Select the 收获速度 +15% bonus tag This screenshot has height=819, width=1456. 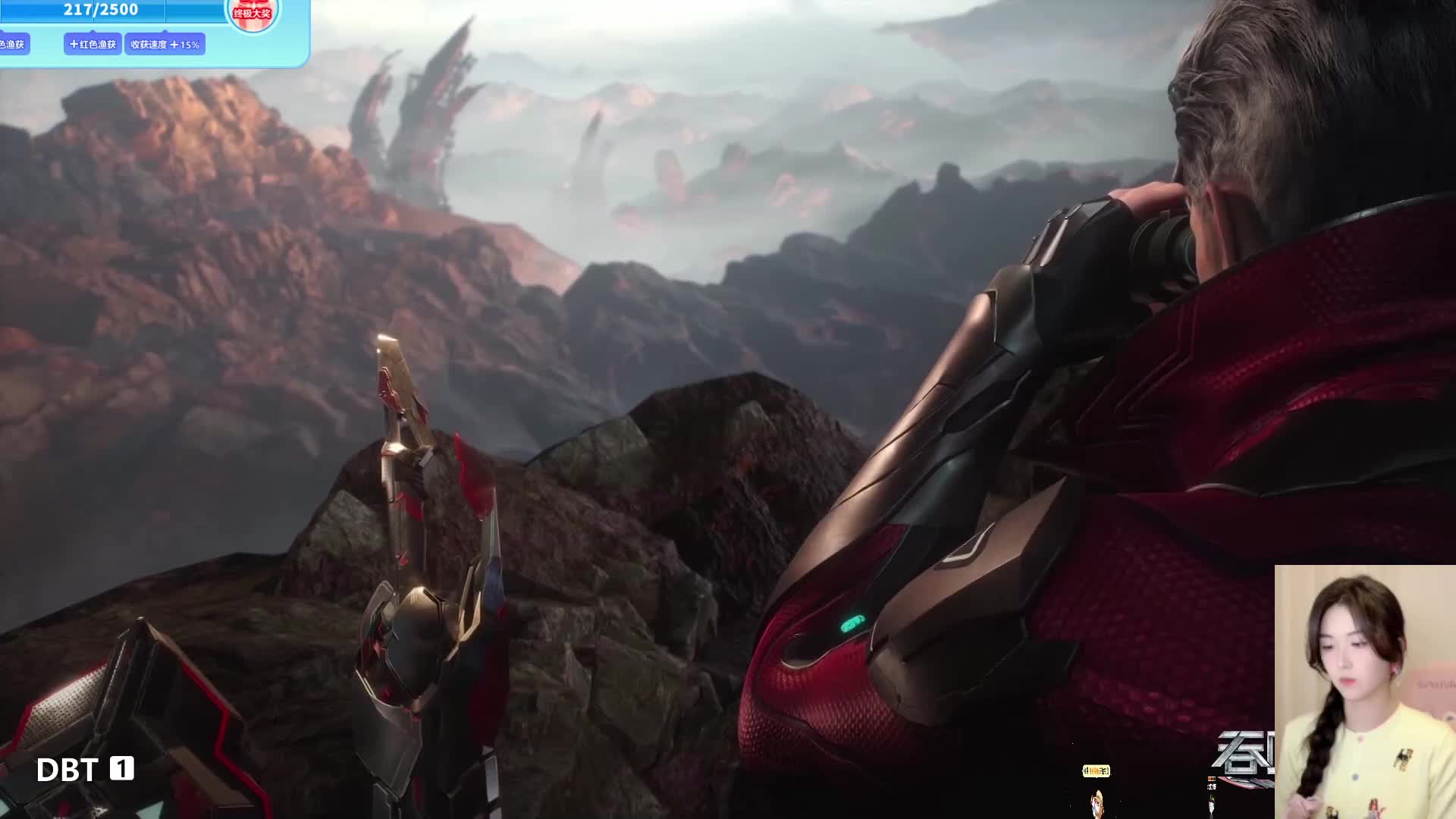[x=165, y=44]
